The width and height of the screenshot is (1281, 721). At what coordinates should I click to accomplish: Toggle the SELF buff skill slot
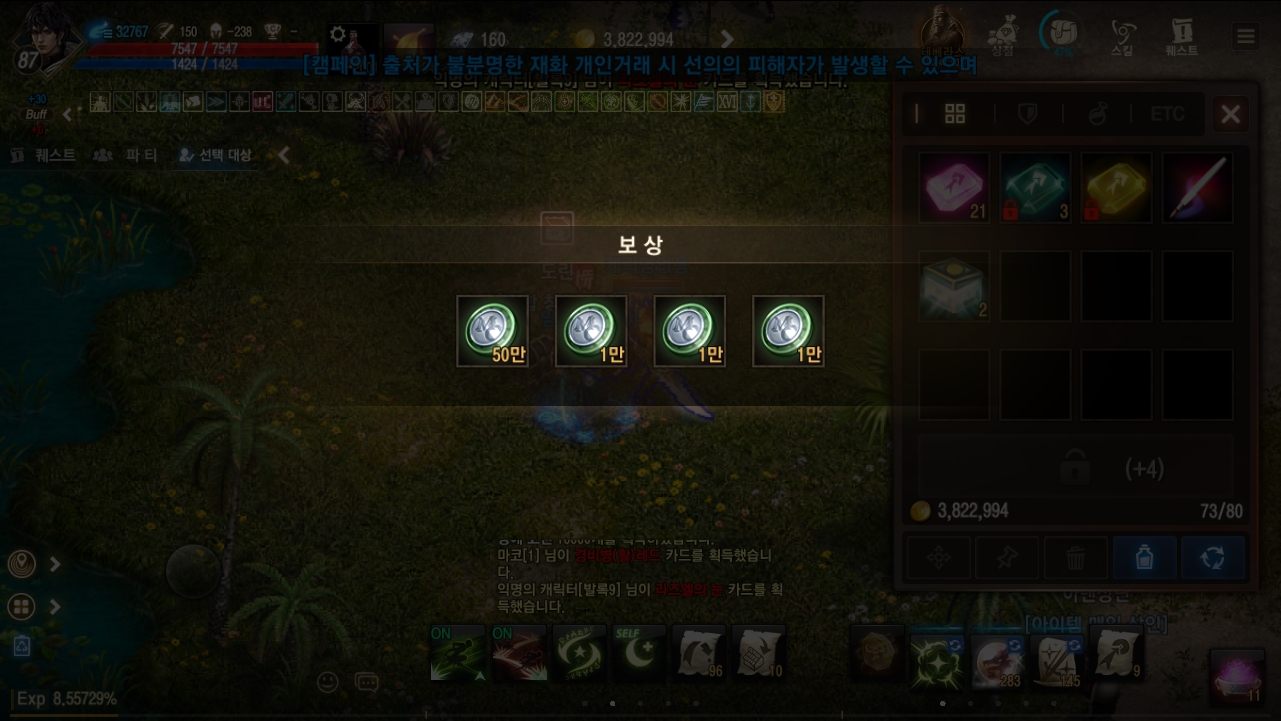click(x=638, y=652)
